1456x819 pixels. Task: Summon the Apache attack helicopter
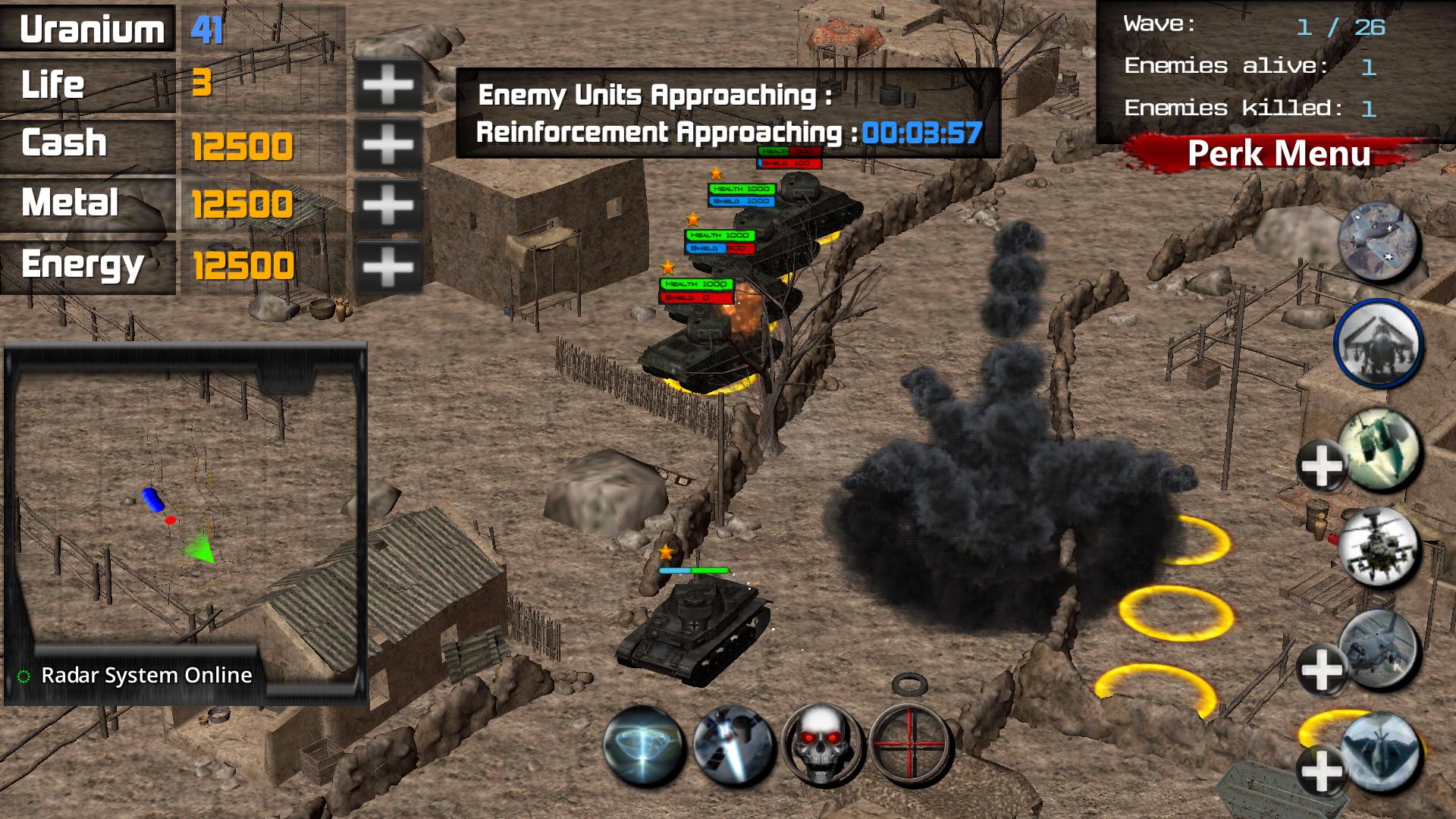click(x=1379, y=548)
